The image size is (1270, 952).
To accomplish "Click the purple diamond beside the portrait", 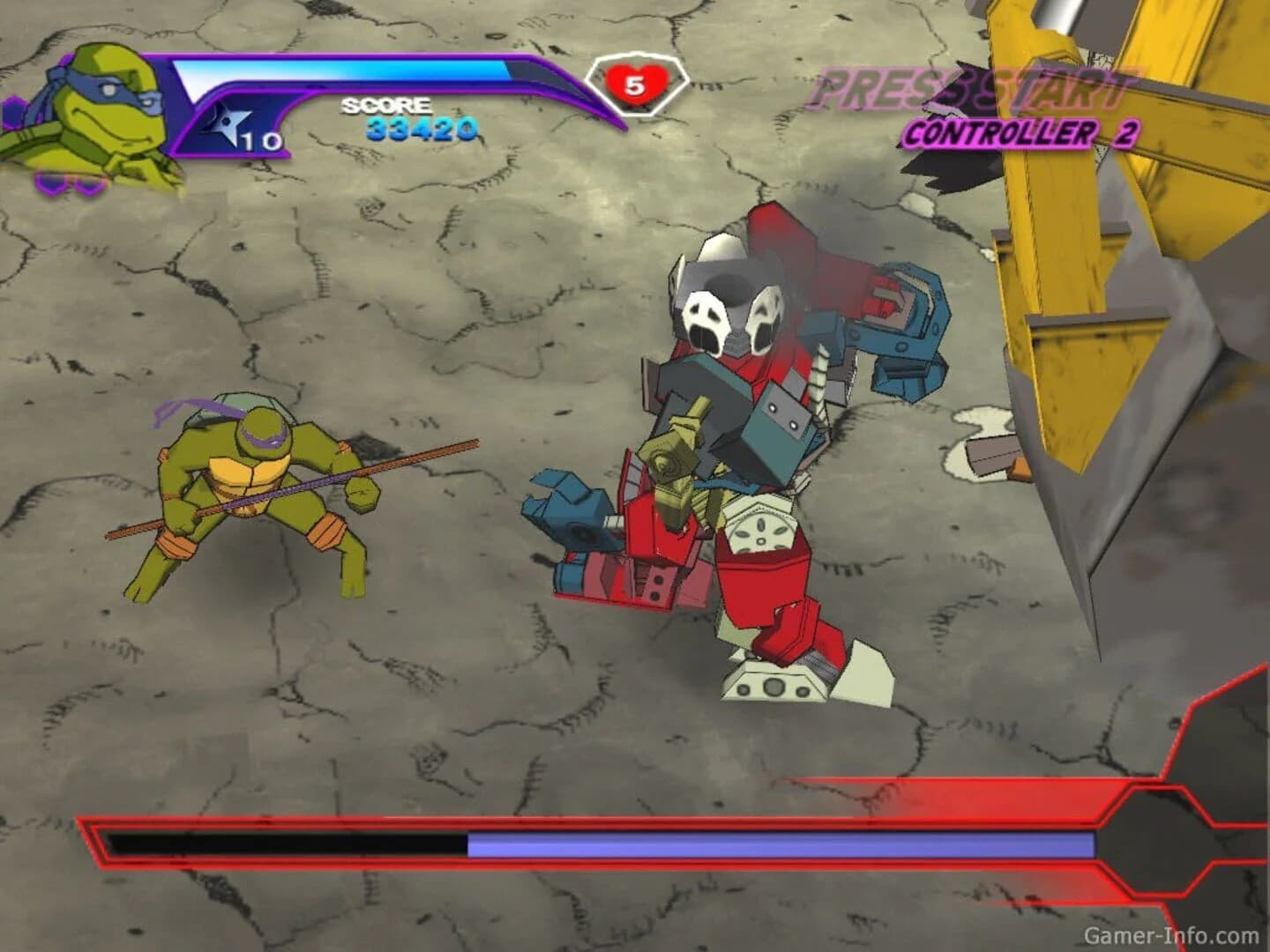I will click(14, 110).
